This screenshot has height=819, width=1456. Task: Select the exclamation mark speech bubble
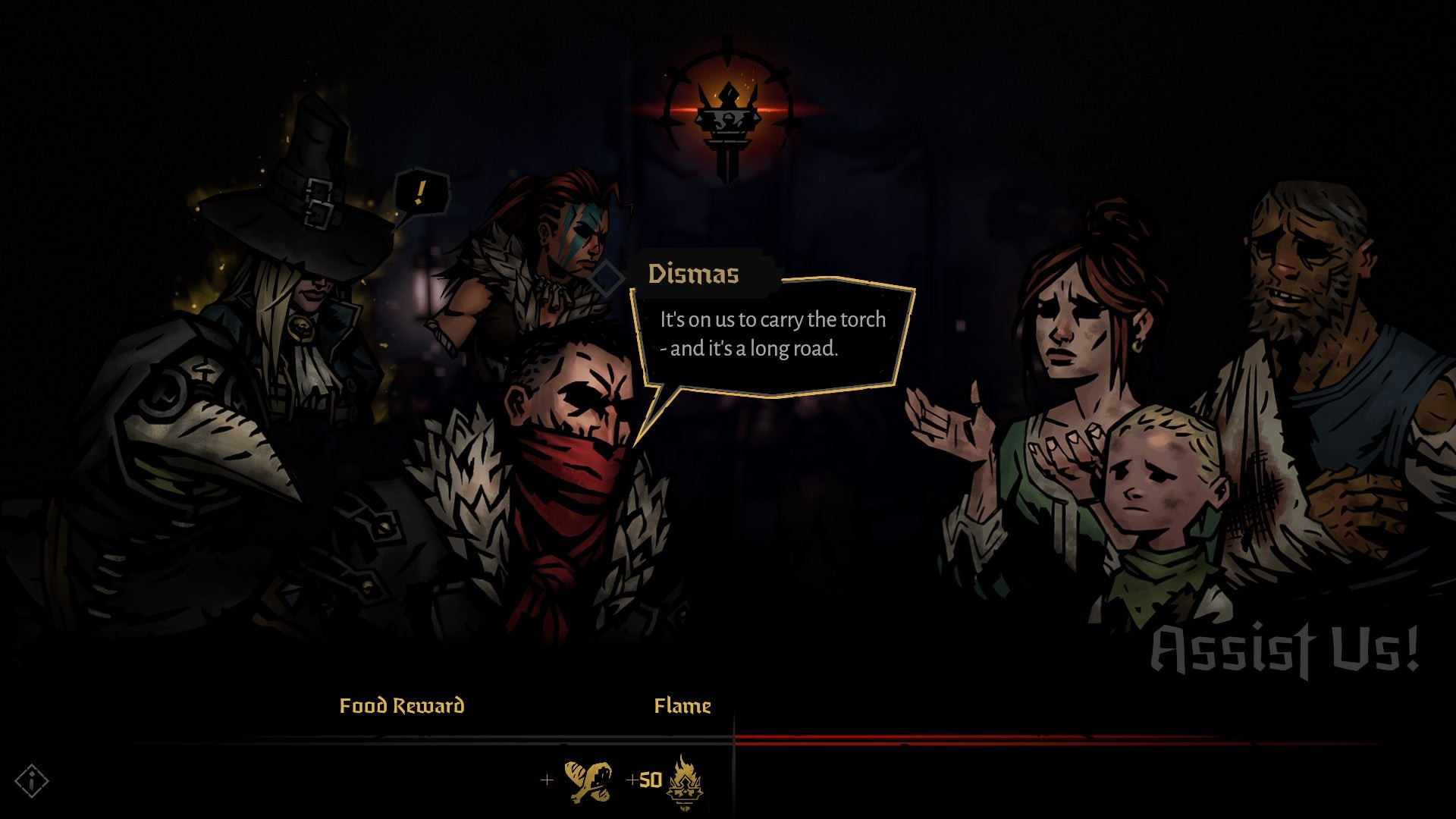[x=420, y=193]
